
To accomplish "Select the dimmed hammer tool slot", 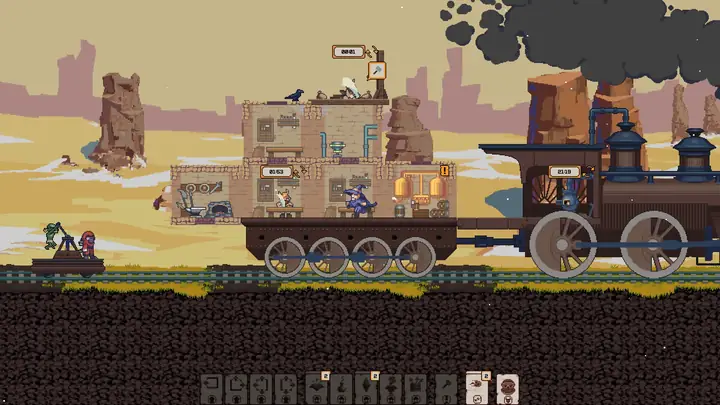I will pos(446,386).
